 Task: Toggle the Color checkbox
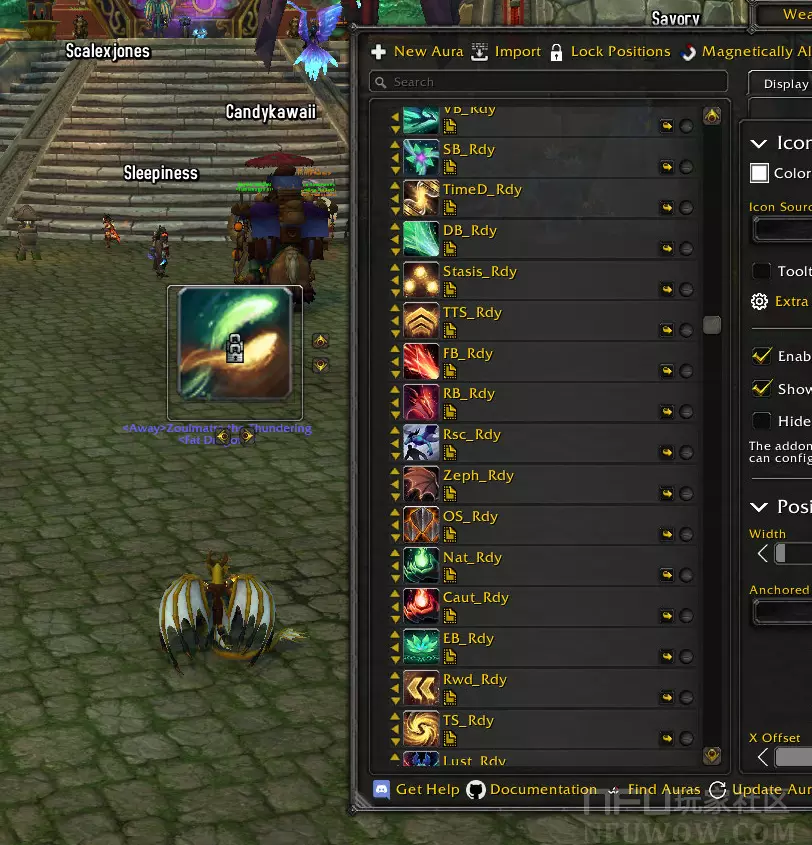(760, 173)
